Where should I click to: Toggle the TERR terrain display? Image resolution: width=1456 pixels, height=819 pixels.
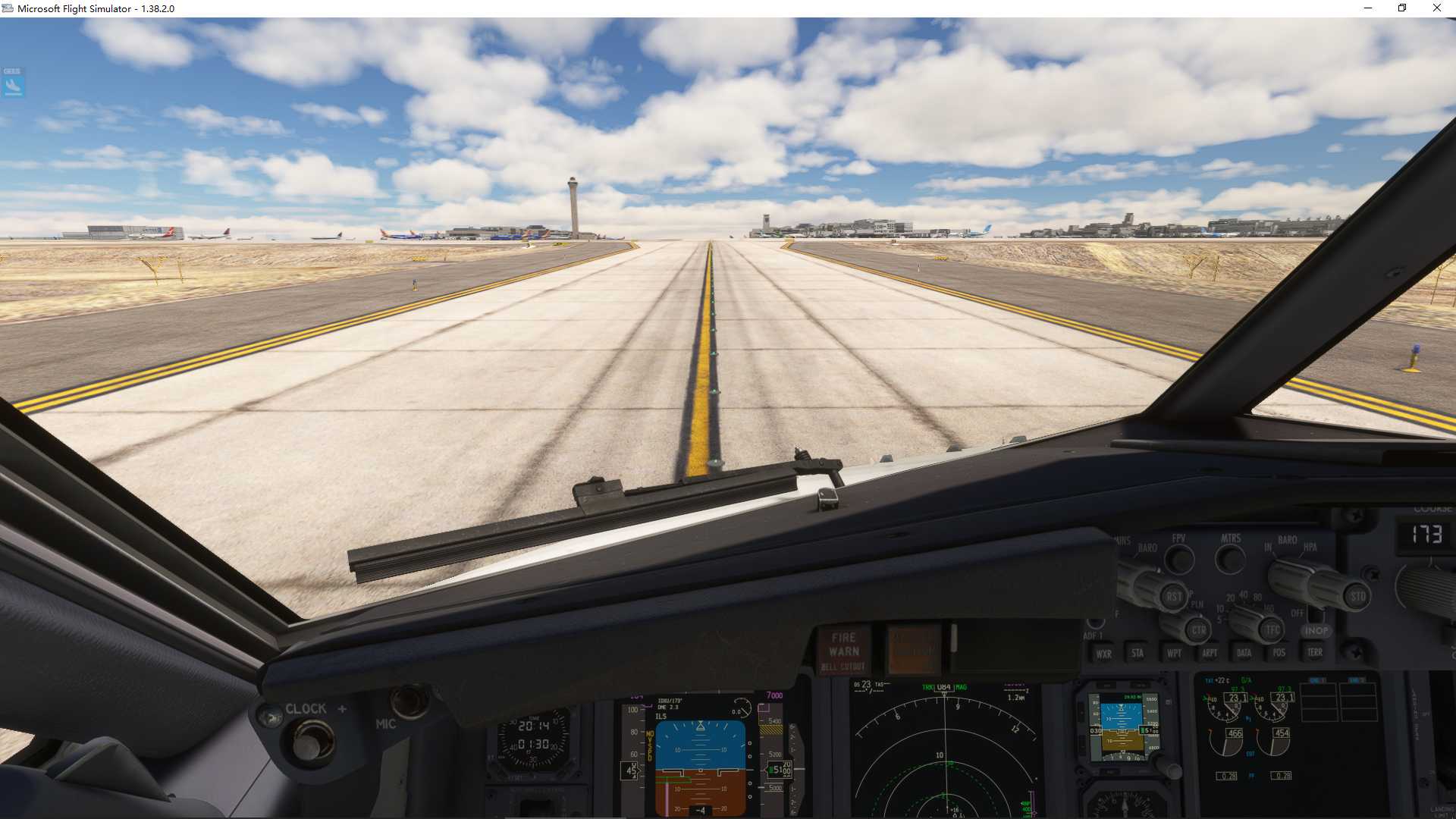(x=1315, y=652)
